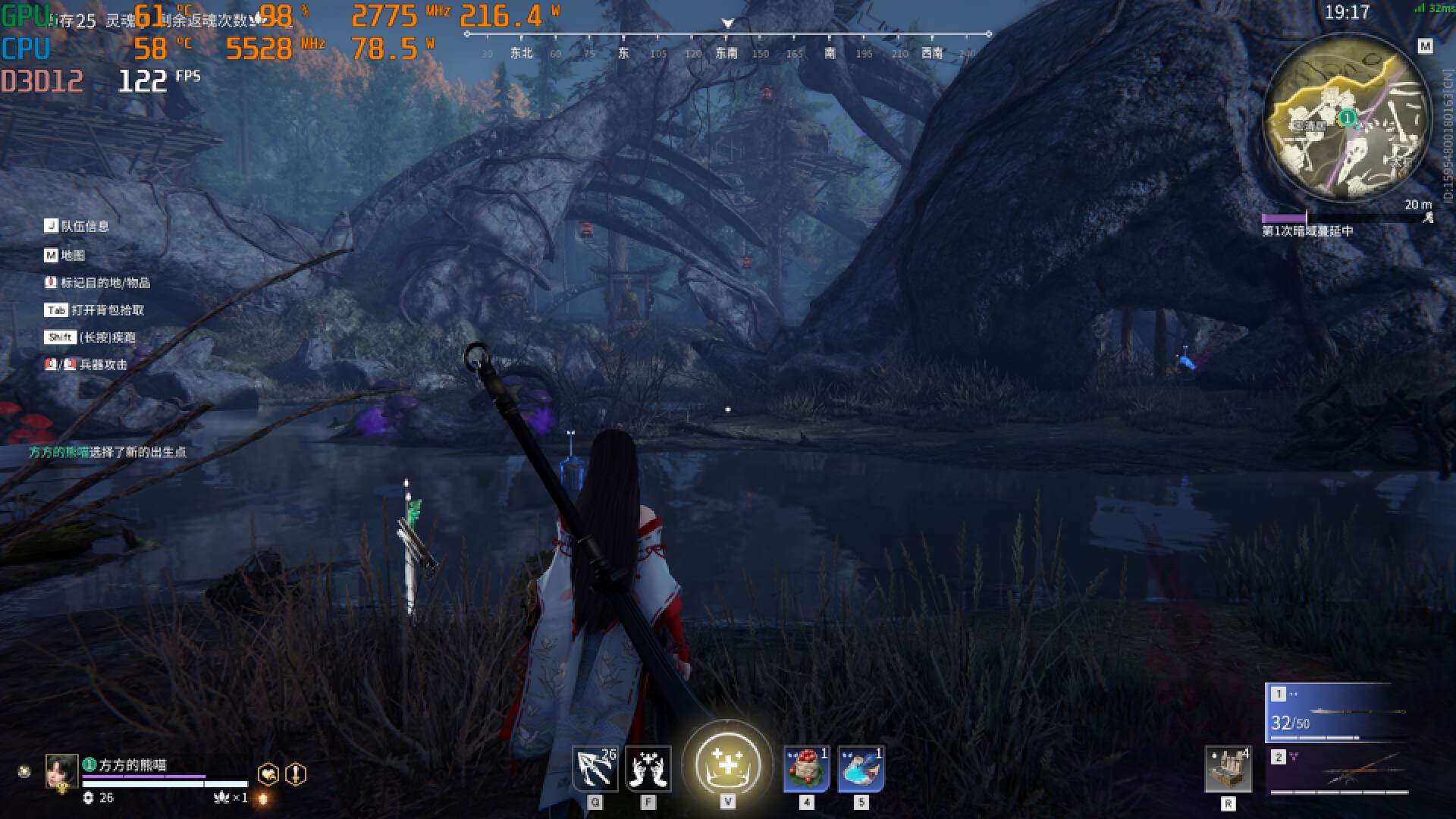The height and width of the screenshot is (819, 1456).
Task: Click the hexagonal exclamation mark status icon
Action: 296,774
